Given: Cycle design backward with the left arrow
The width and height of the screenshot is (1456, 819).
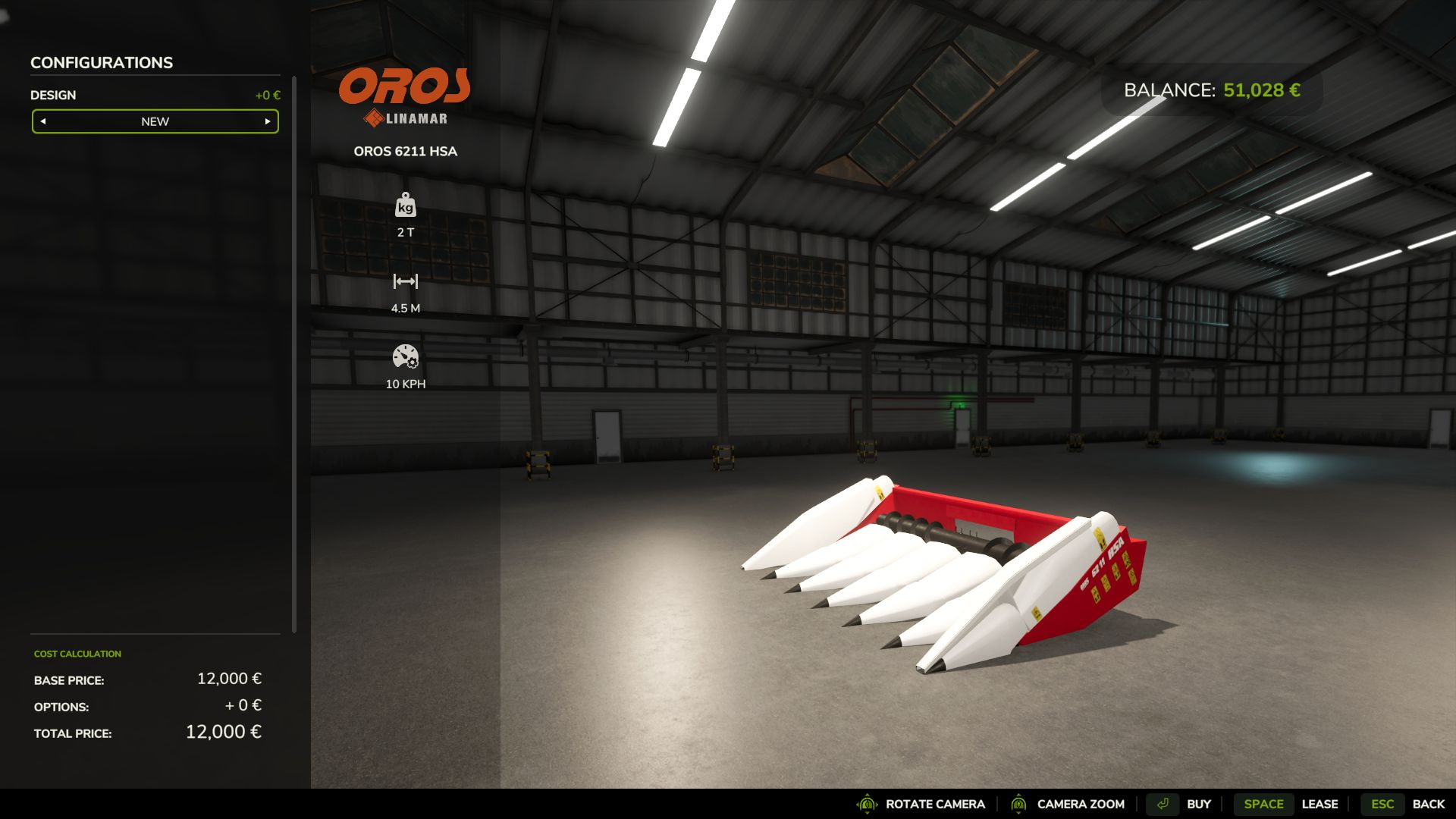Looking at the screenshot, I should pyautogui.click(x=43, y=121).
